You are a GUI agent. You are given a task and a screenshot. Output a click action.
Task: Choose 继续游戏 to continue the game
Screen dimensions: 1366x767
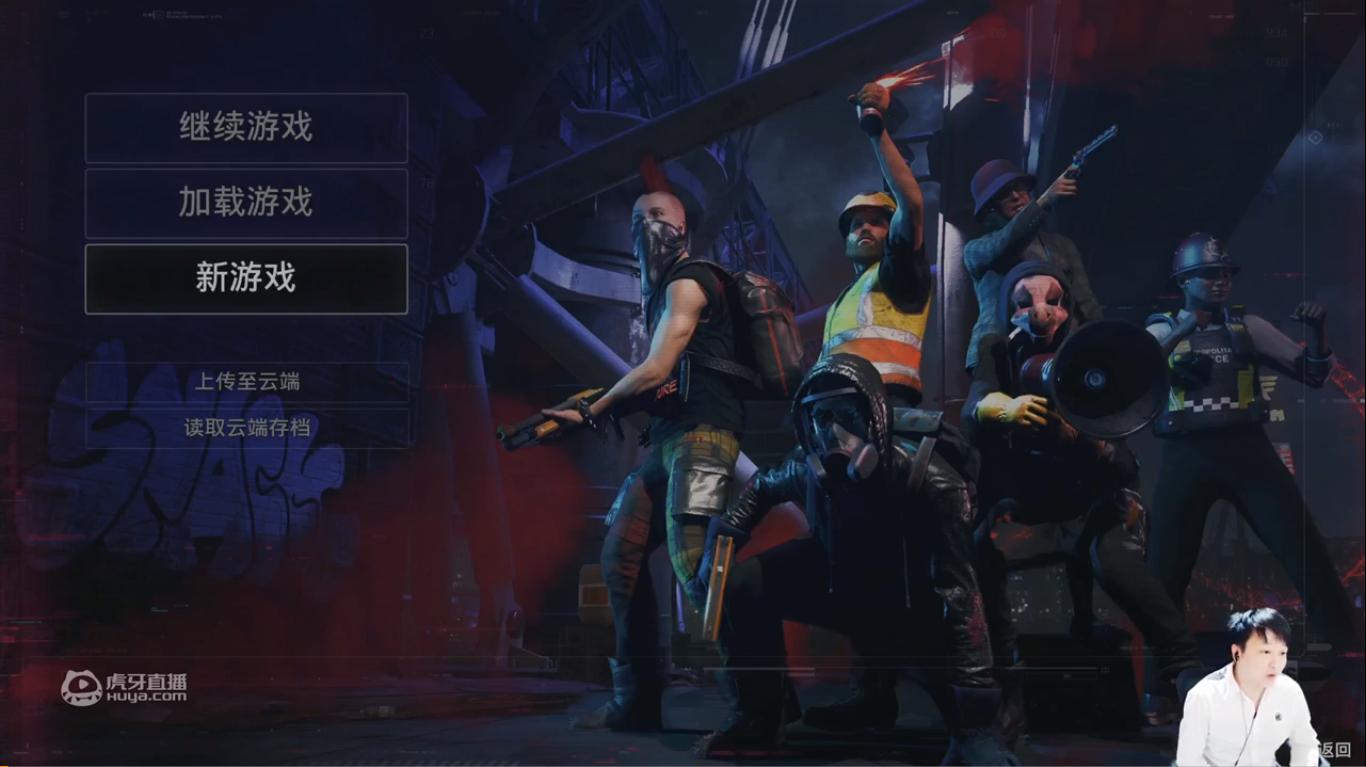[x=246, y=127]
